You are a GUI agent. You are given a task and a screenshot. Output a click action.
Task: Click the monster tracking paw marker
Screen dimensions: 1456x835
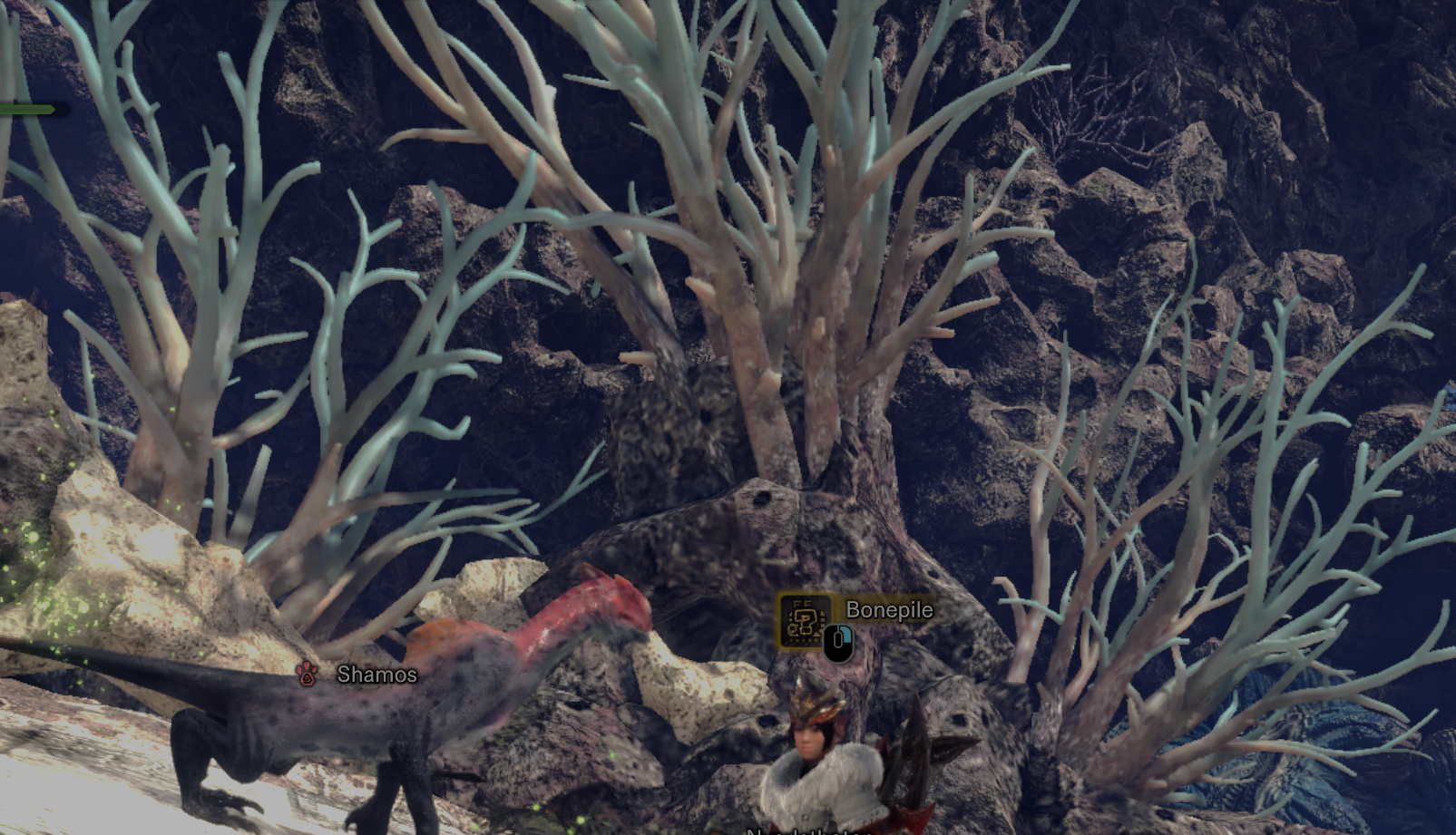click(x=304, y=675)
